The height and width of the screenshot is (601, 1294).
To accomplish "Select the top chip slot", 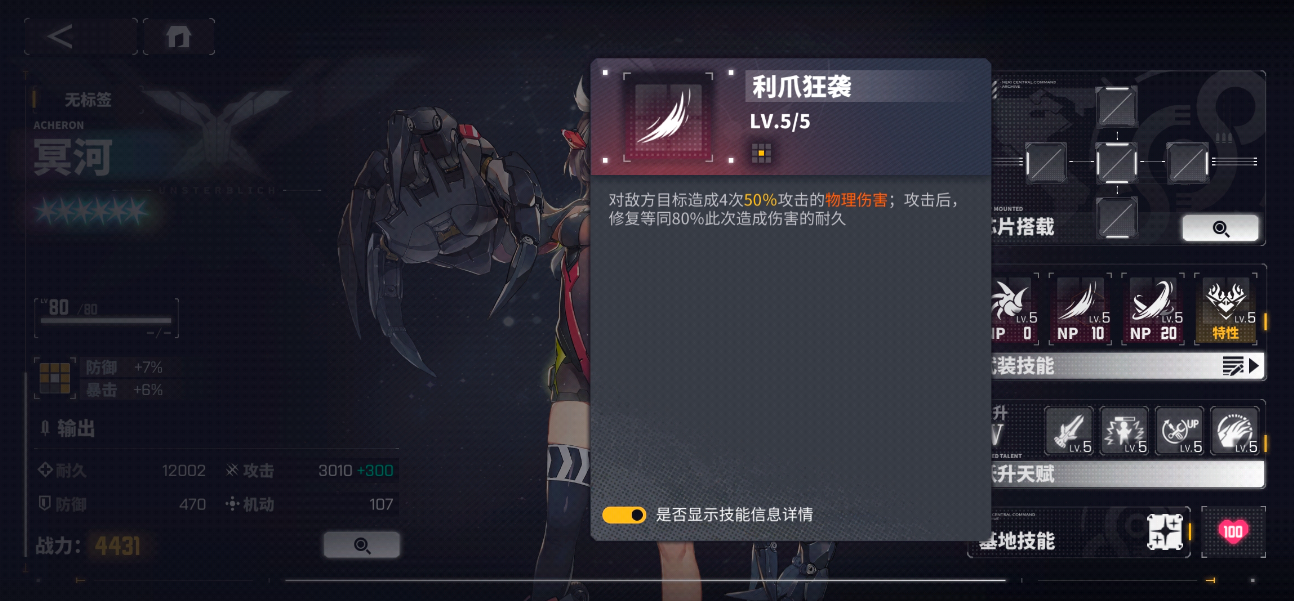I will pos(1116,106).
